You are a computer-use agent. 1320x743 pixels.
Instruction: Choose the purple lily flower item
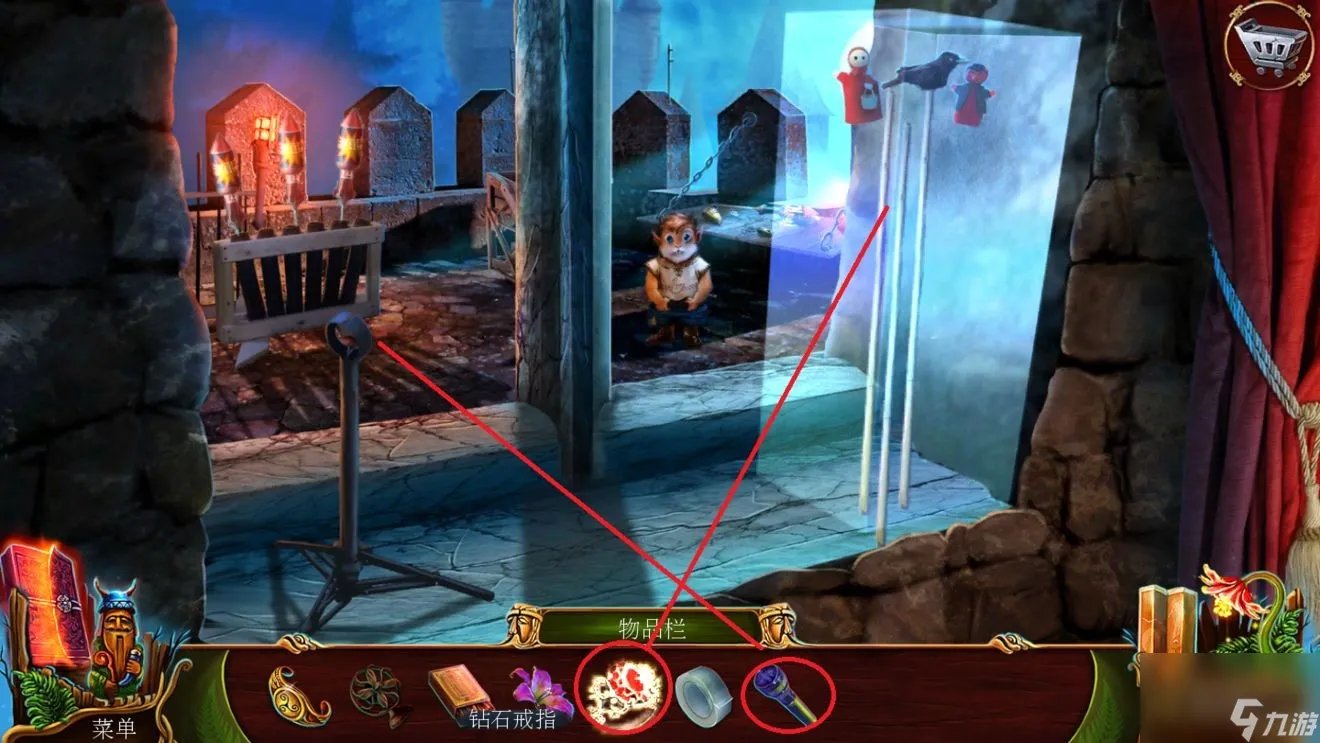click(539, 687)
